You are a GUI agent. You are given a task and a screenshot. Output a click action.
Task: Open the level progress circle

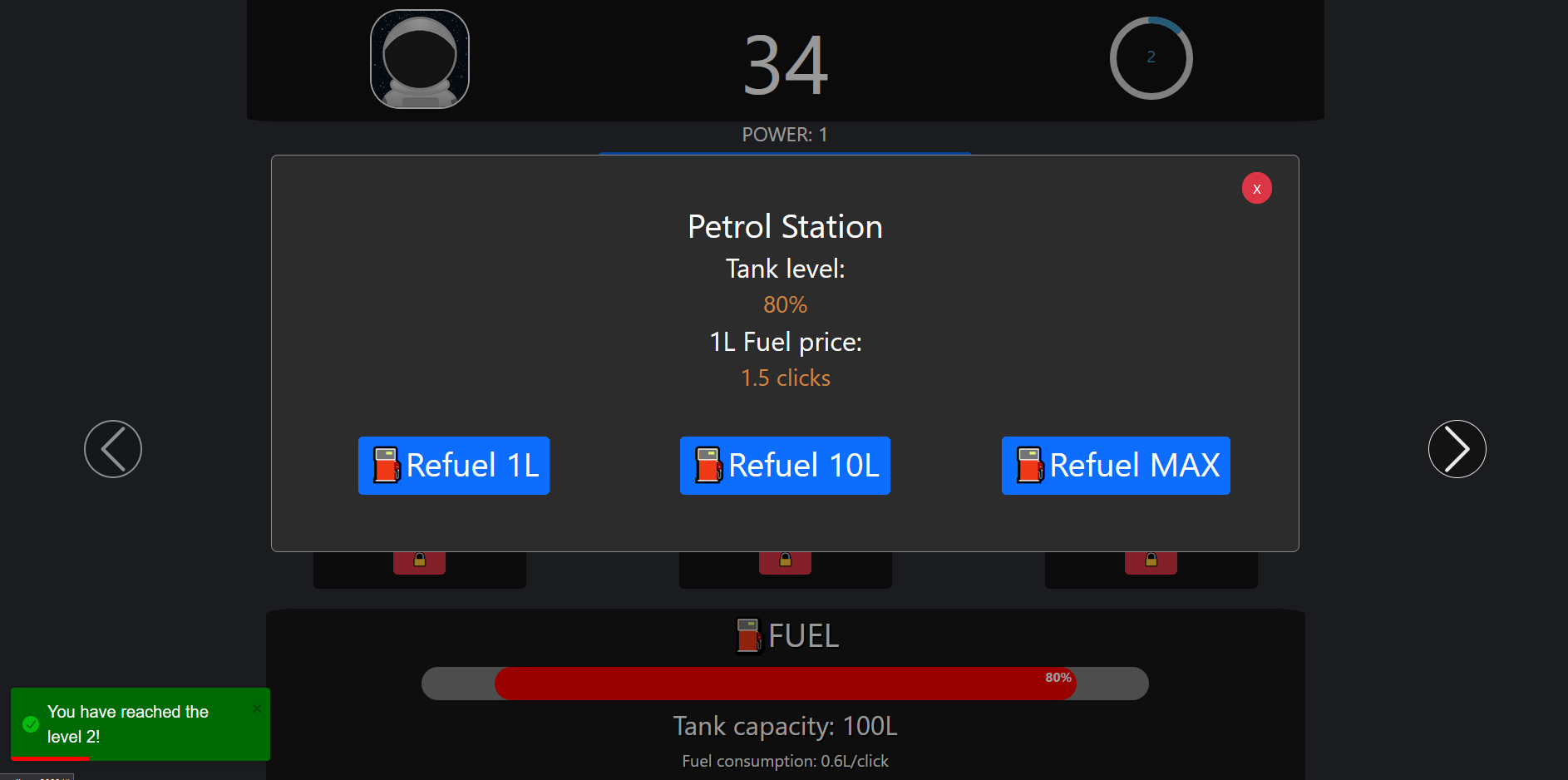(x=1151, y=58)
